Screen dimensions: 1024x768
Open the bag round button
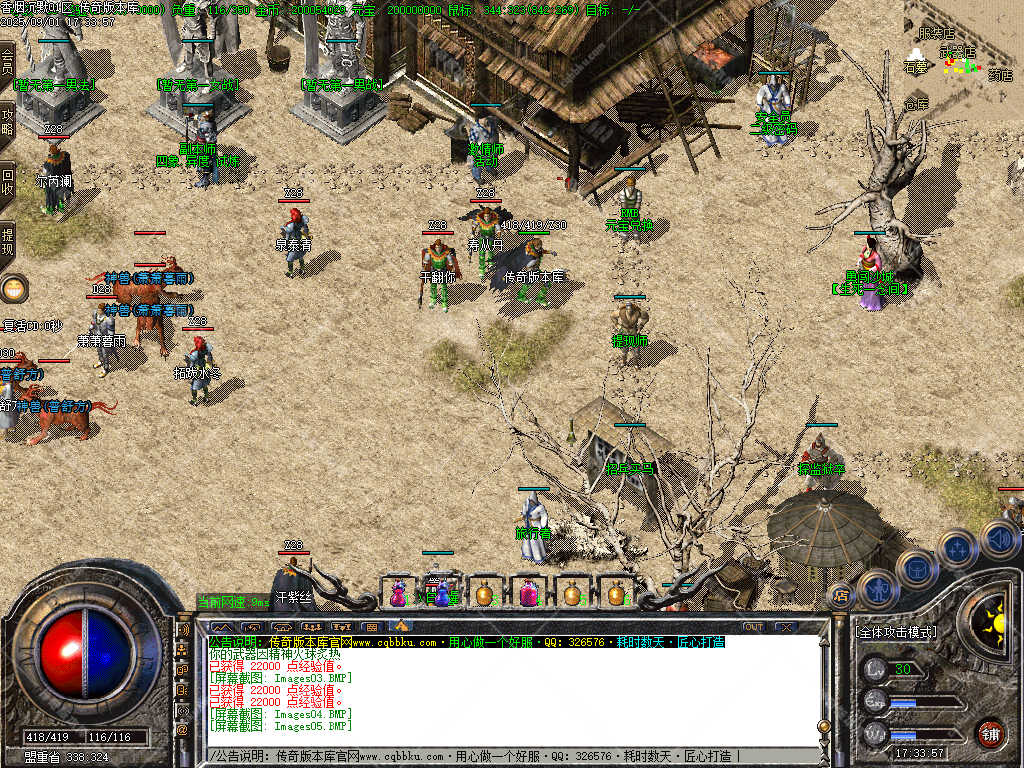tap(916, 568)
